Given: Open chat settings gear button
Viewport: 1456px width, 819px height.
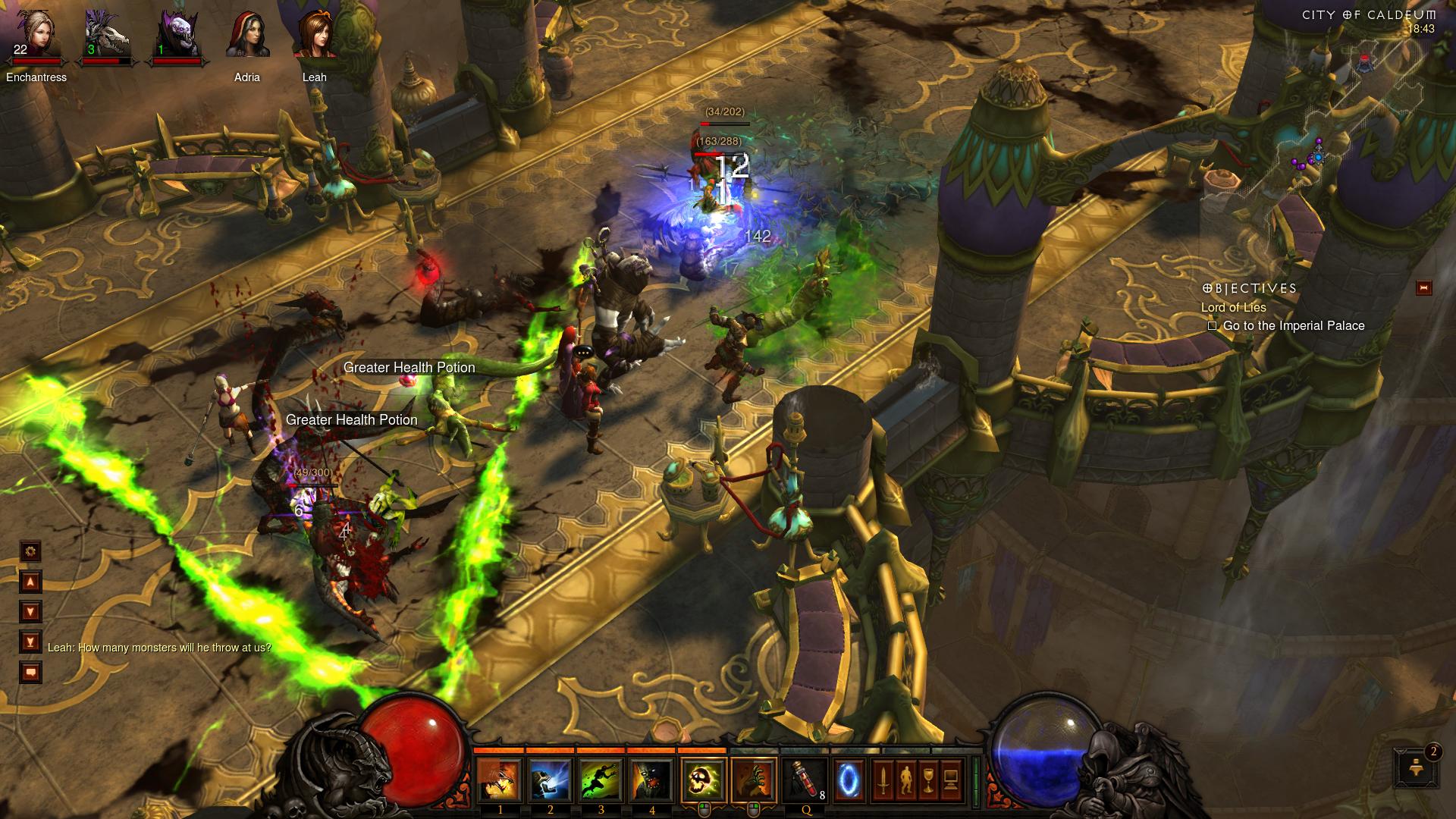Looking at the screenshot, I should 30,551.
